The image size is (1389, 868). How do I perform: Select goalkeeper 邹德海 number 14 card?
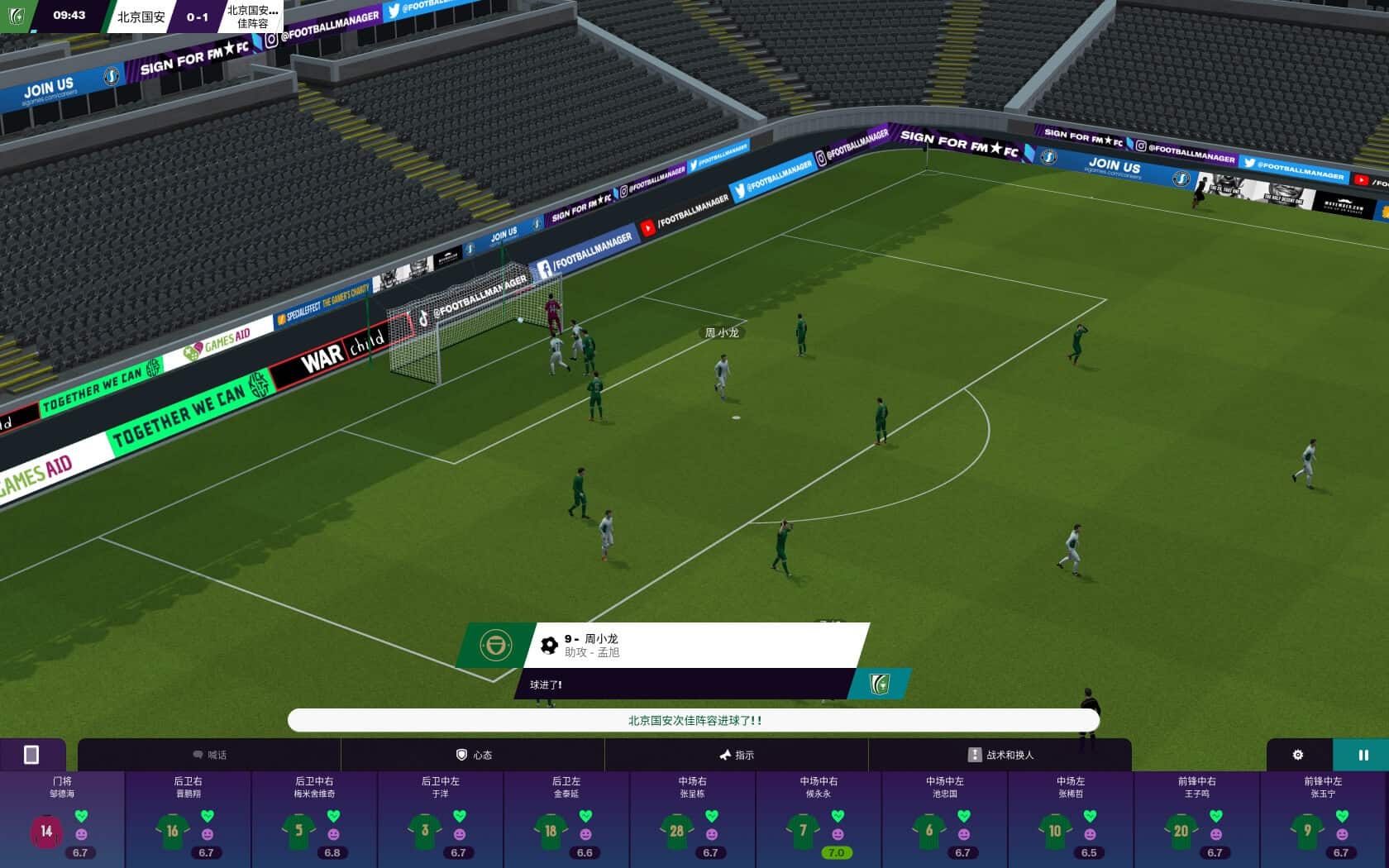62,819
